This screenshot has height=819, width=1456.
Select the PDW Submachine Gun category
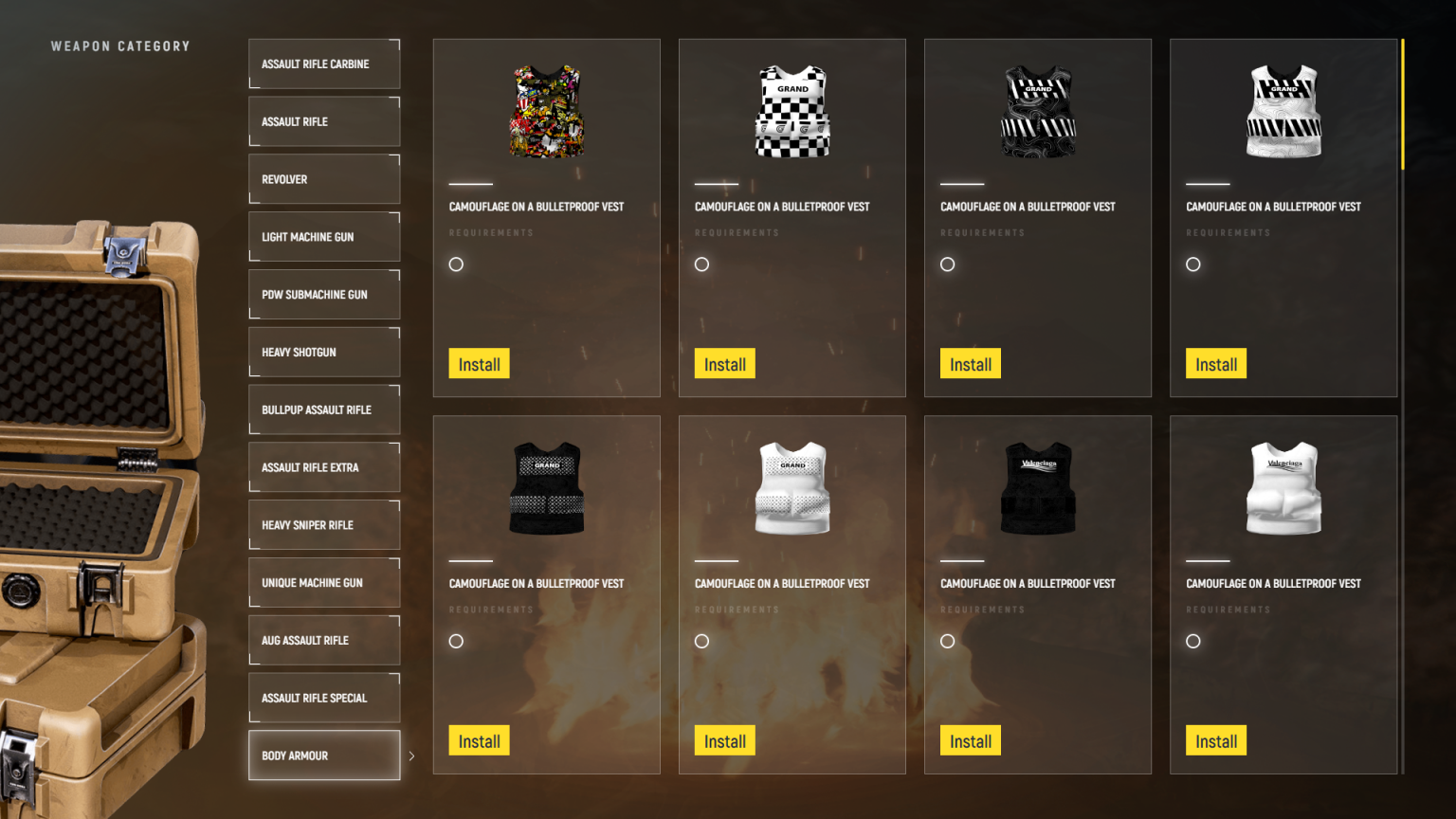pos(323,294)
